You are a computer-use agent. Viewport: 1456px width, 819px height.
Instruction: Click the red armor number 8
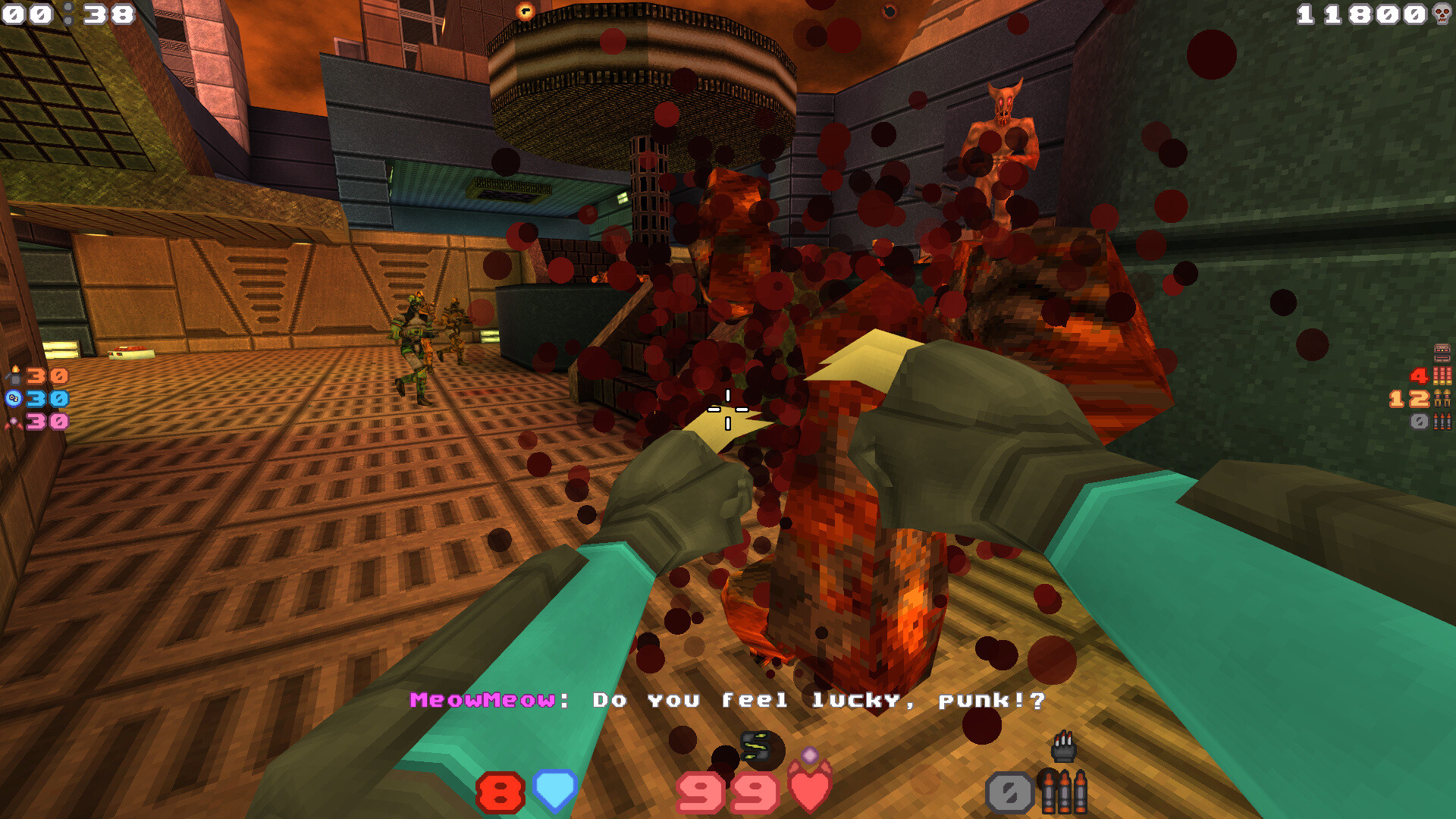pos(499,791)
